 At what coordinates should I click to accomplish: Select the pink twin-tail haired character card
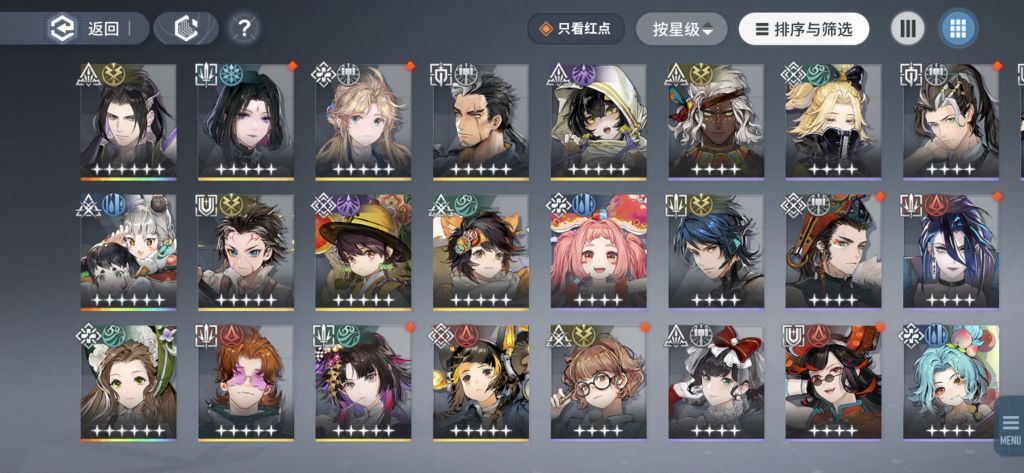pyautogui.click(x=598, y=252)
